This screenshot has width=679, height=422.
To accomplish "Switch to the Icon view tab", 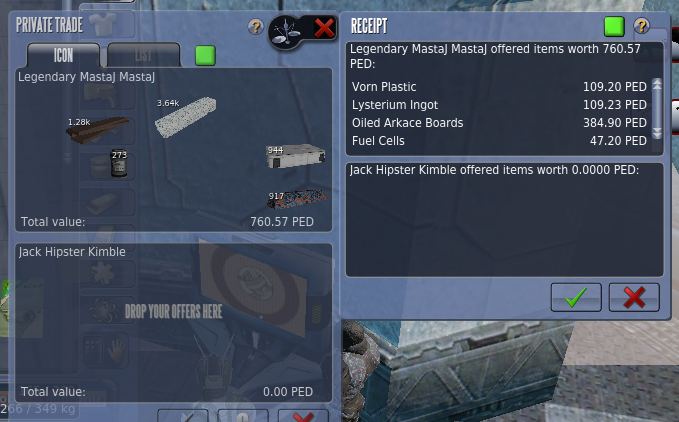I will tap(64, 55).
